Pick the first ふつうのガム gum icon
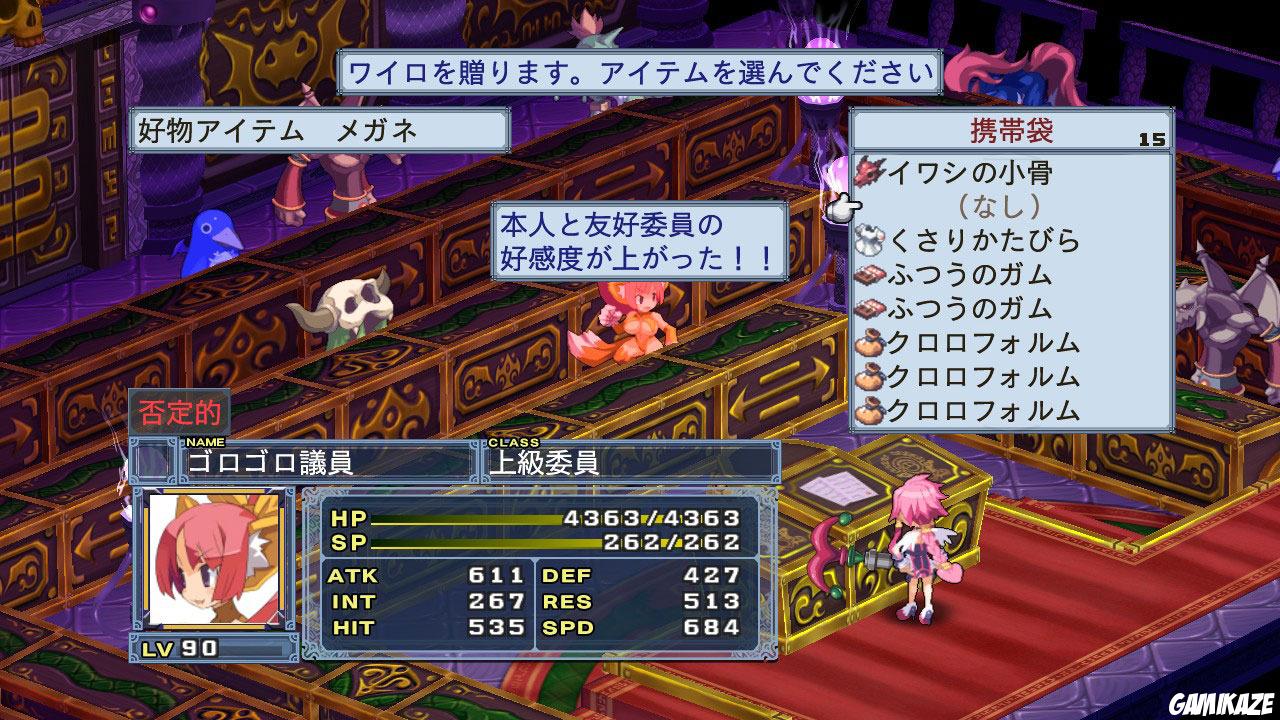This screenshot has width=1280, height=720. pos(869,276)
